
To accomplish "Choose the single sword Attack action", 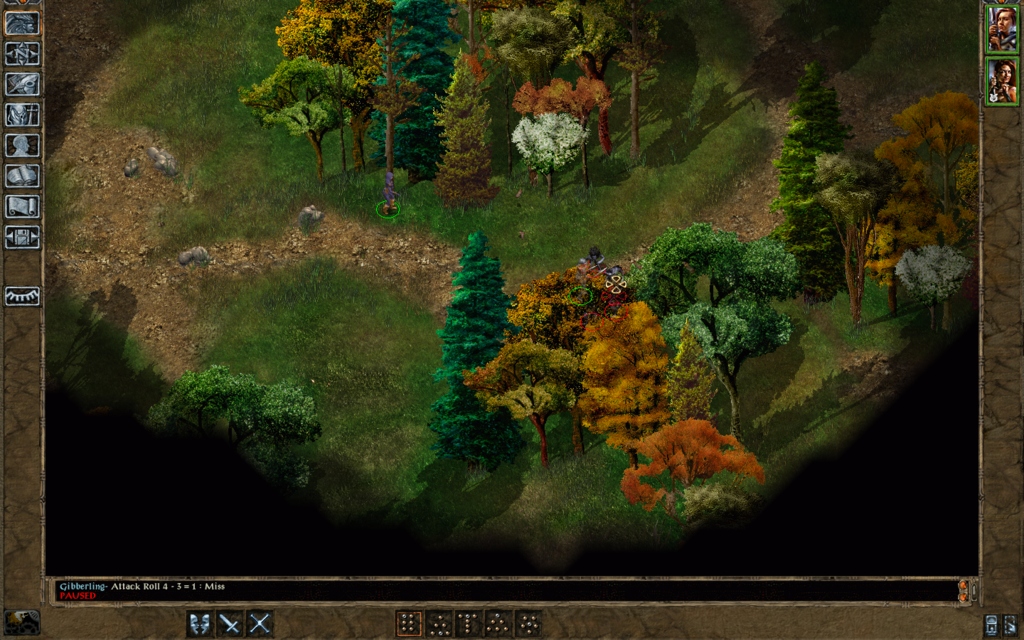I will click(230, 623).
